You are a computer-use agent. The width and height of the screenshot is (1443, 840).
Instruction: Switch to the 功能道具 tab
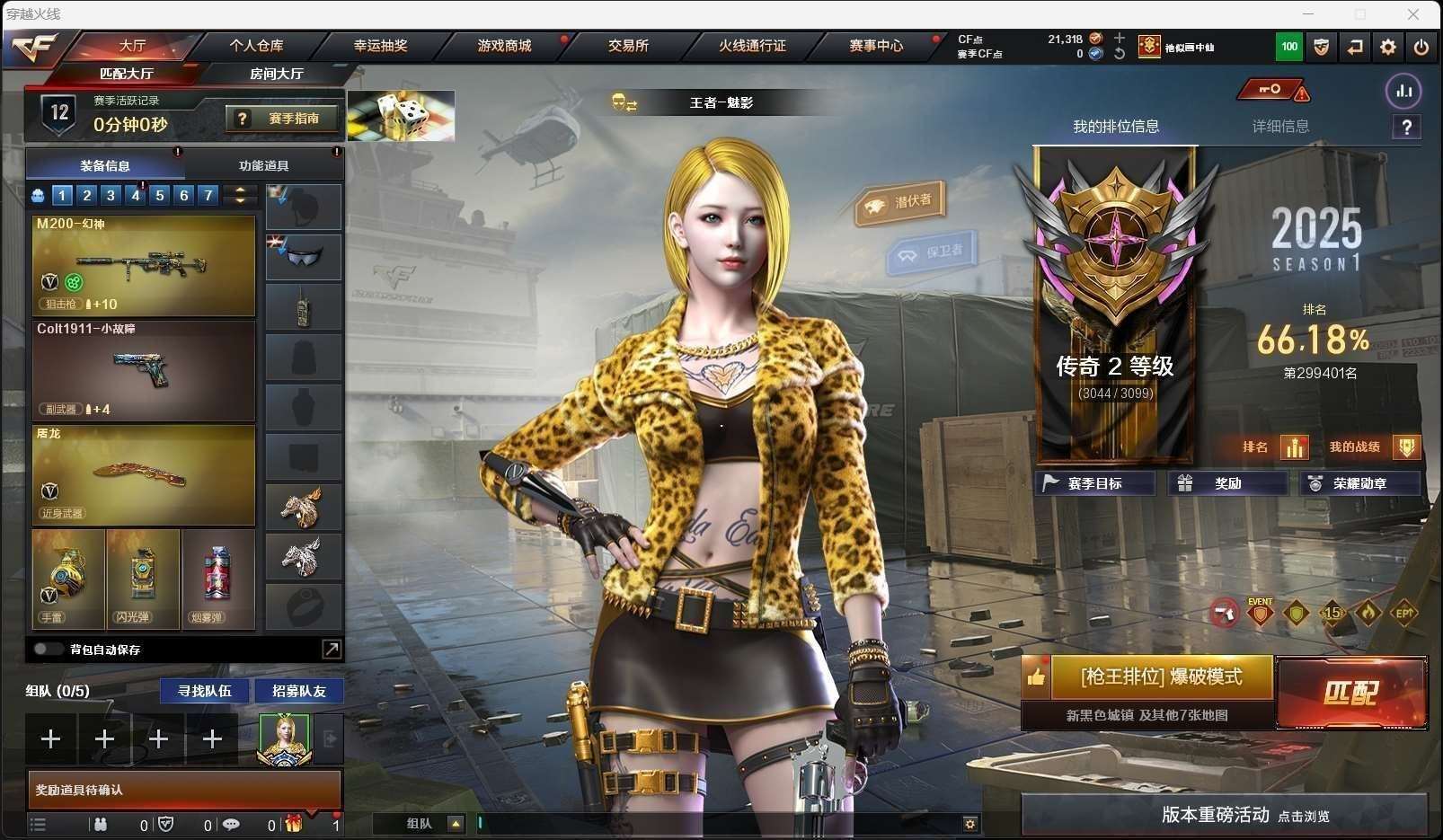[x=263, y=165]
